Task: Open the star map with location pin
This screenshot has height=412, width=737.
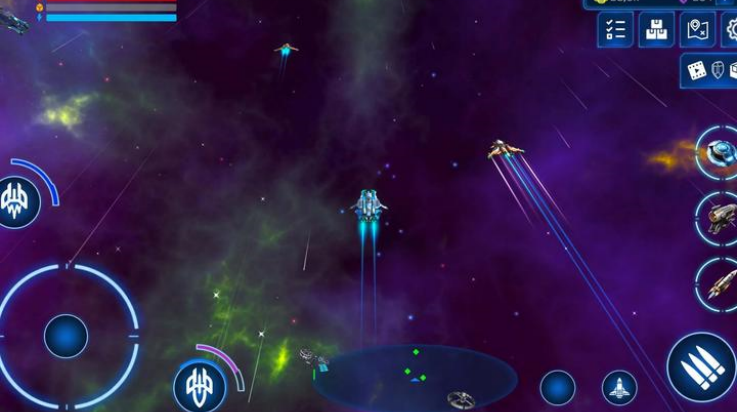Action: pyautogui.click(x=697, y=30)
